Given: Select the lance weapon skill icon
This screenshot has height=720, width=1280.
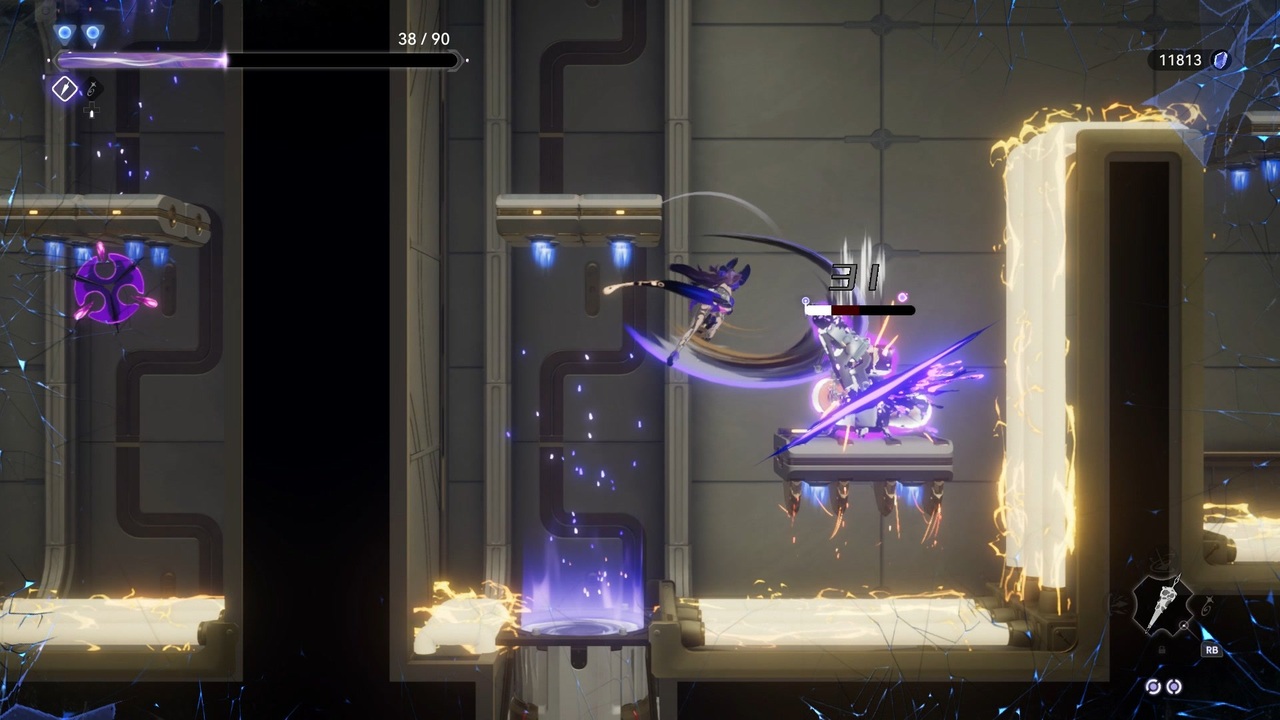Looking at the screenshot, I should click(x=1162, y=603).
